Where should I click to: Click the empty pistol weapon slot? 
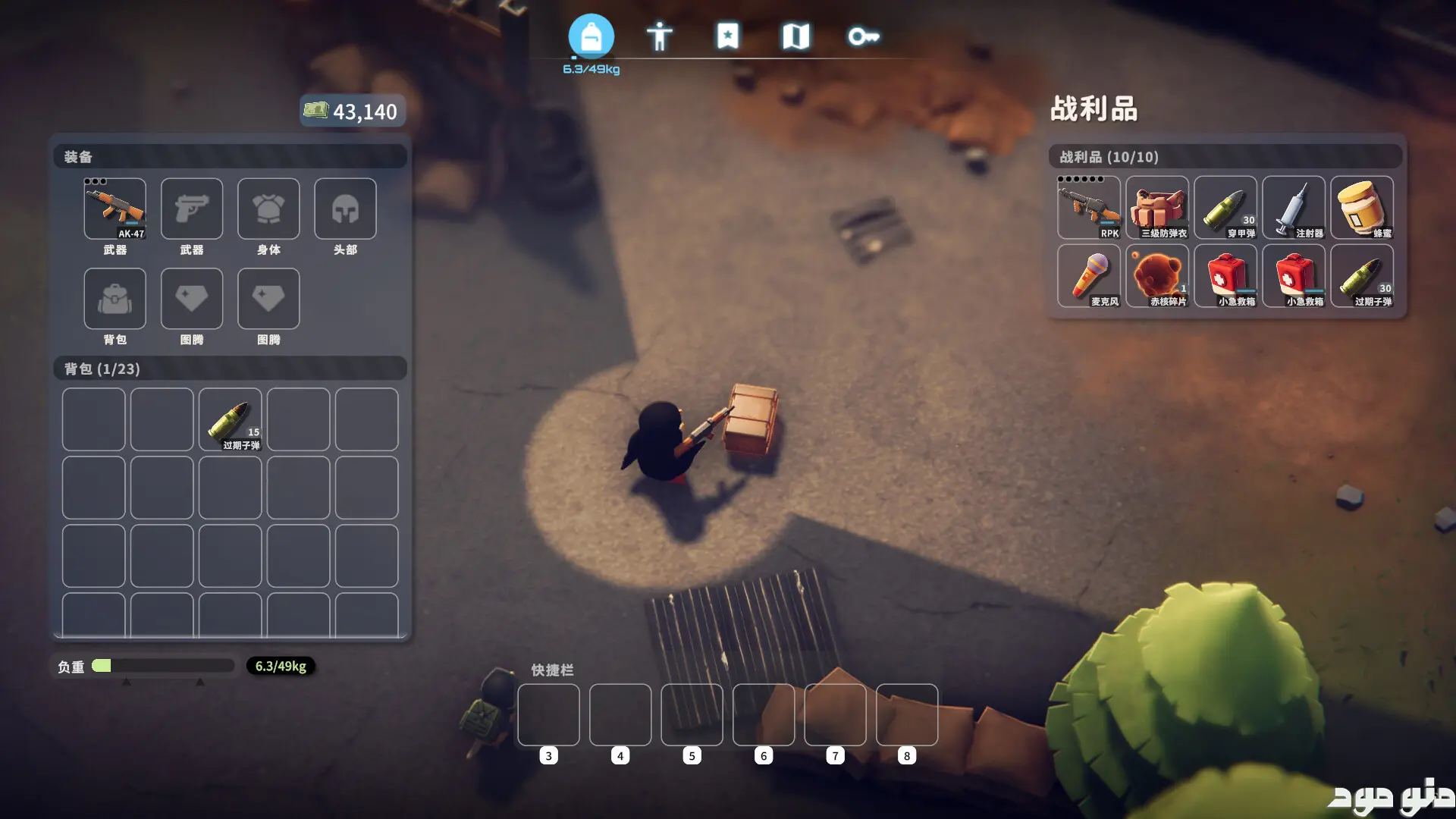point(192,209)
